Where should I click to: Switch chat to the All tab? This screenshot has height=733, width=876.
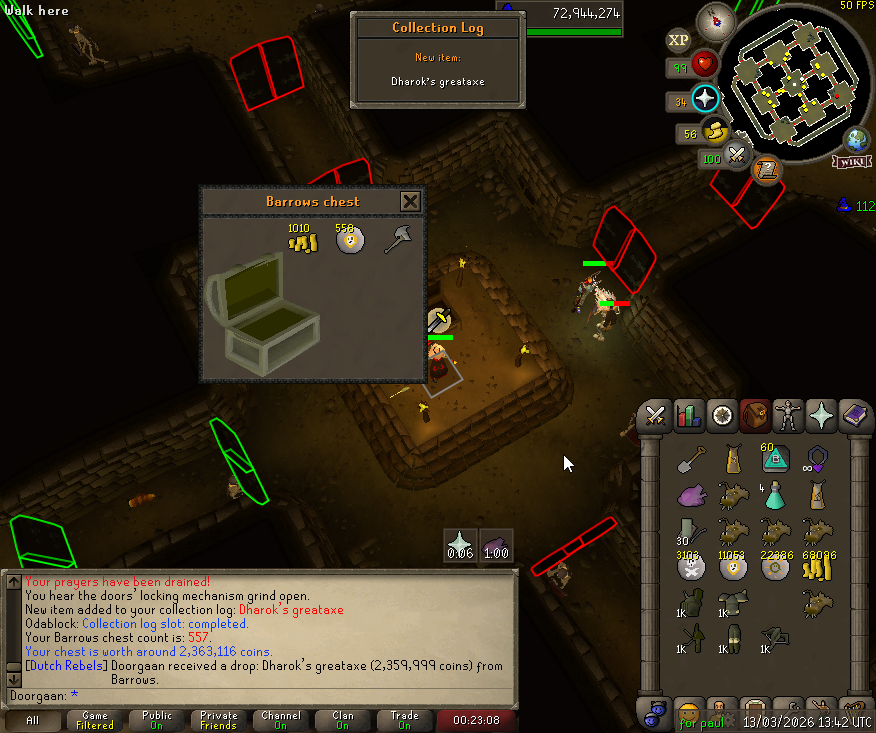click(x=33, y=720)
